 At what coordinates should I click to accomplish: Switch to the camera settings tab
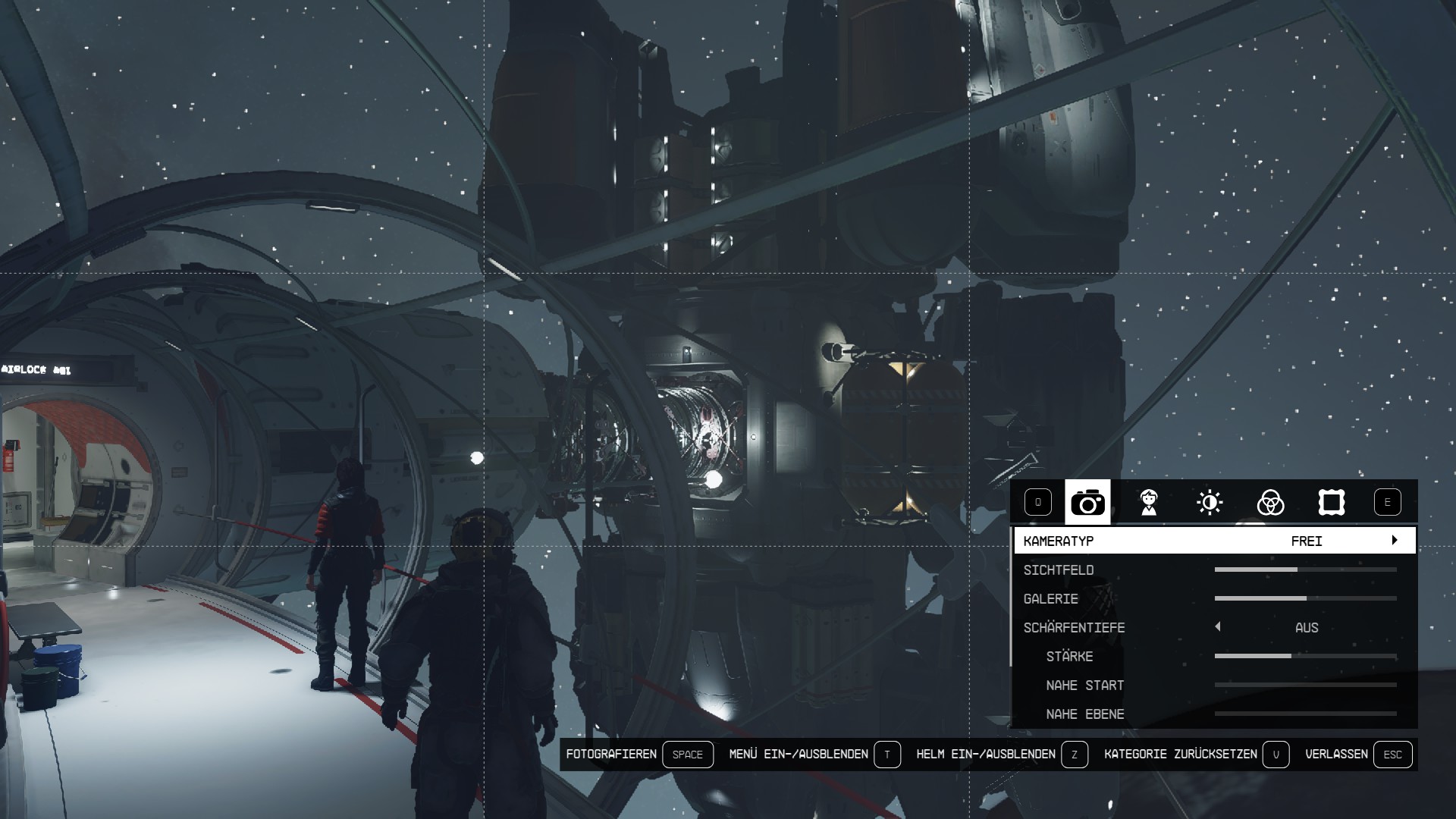(1087, 502)
